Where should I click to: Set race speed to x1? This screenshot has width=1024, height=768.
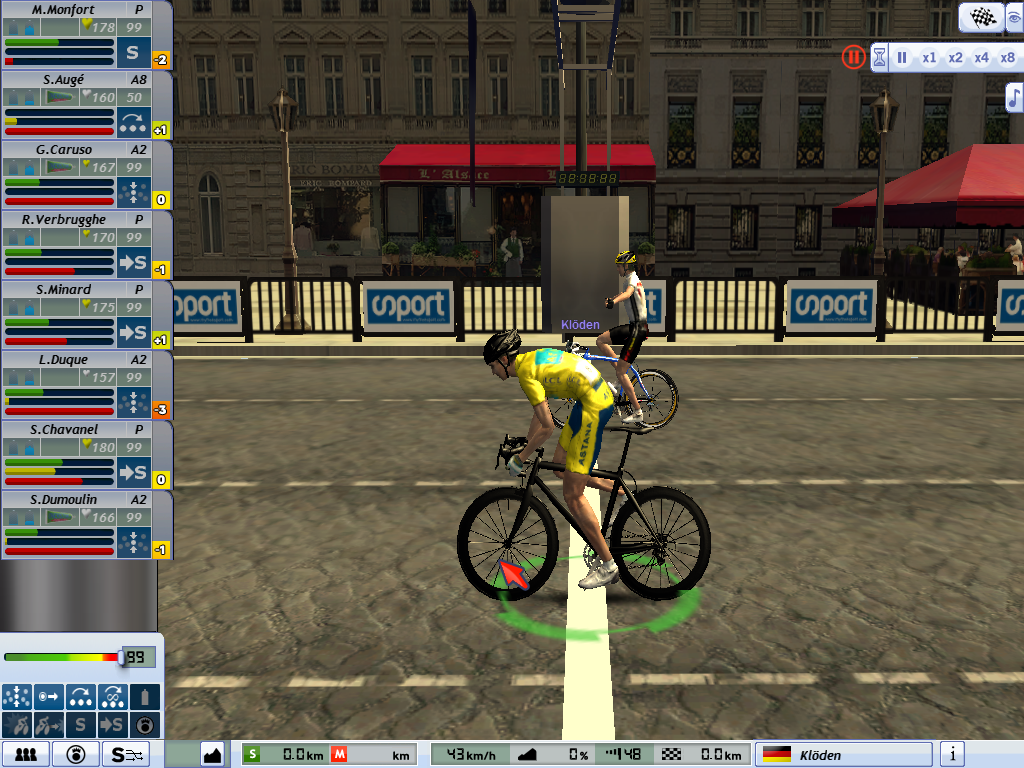(929, 57)
